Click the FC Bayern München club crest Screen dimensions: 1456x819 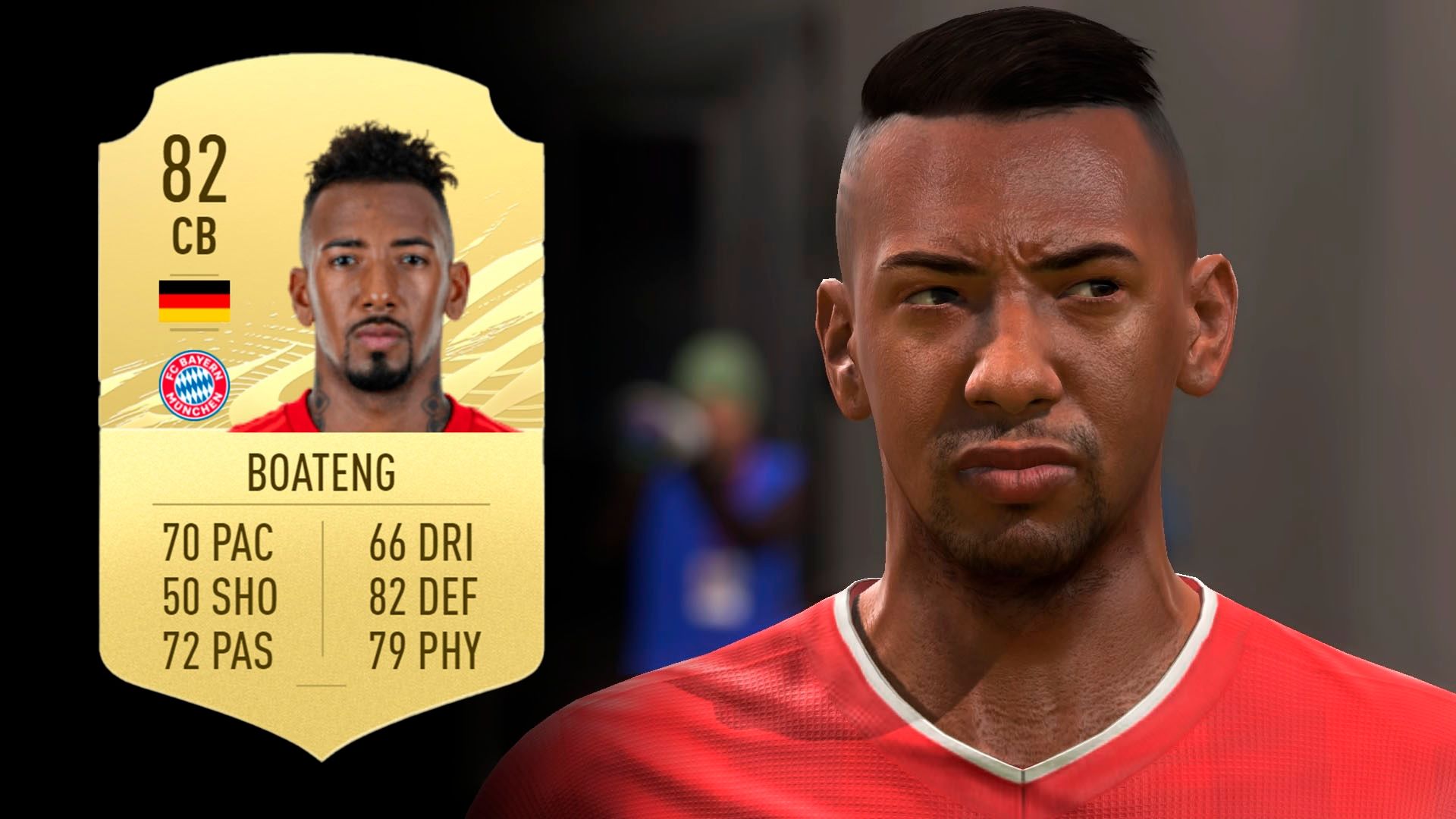195,384
